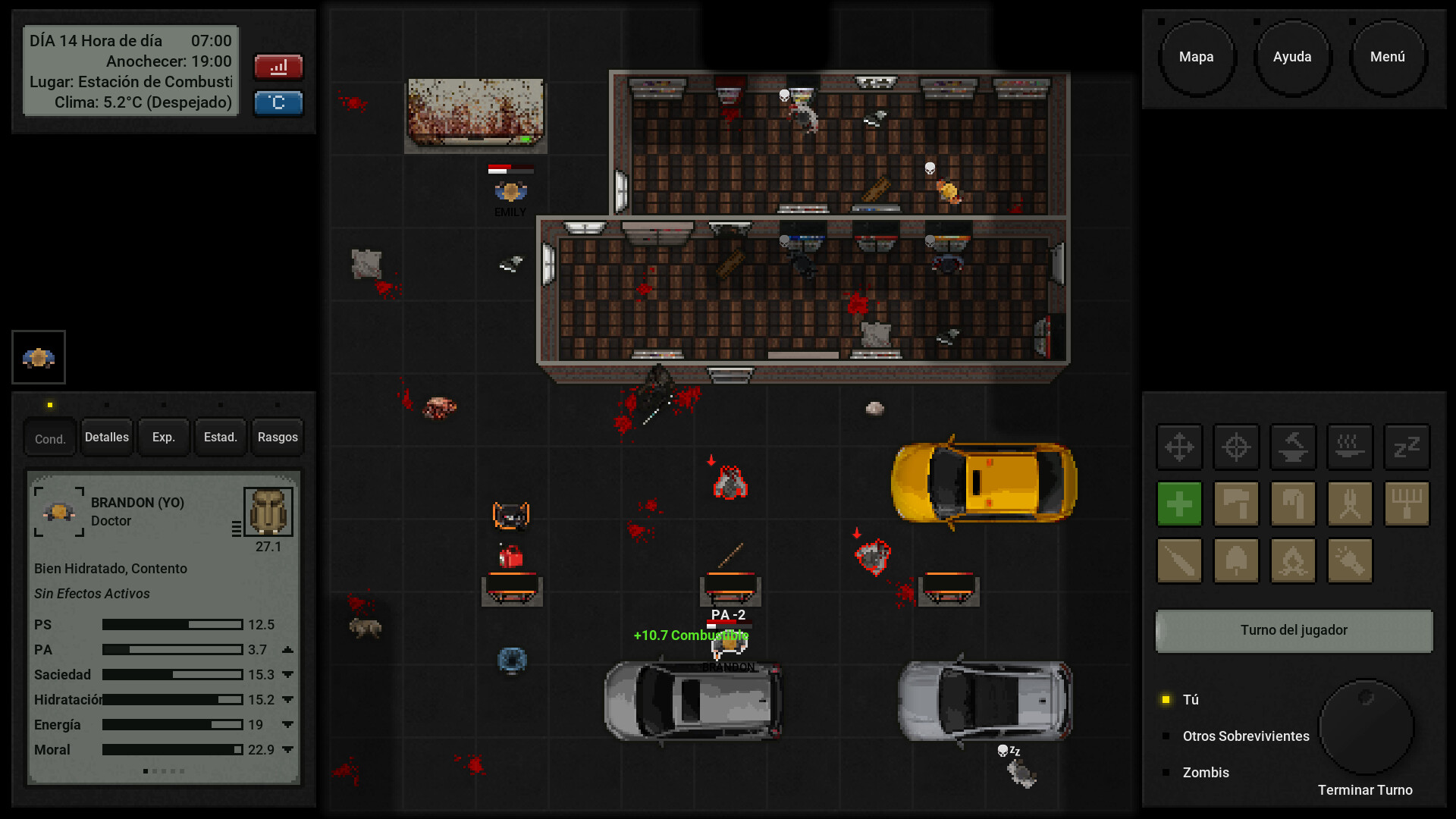Activate the flashlight tool icon
This screenshot has height=819, width=1456.
(1350, 560)
